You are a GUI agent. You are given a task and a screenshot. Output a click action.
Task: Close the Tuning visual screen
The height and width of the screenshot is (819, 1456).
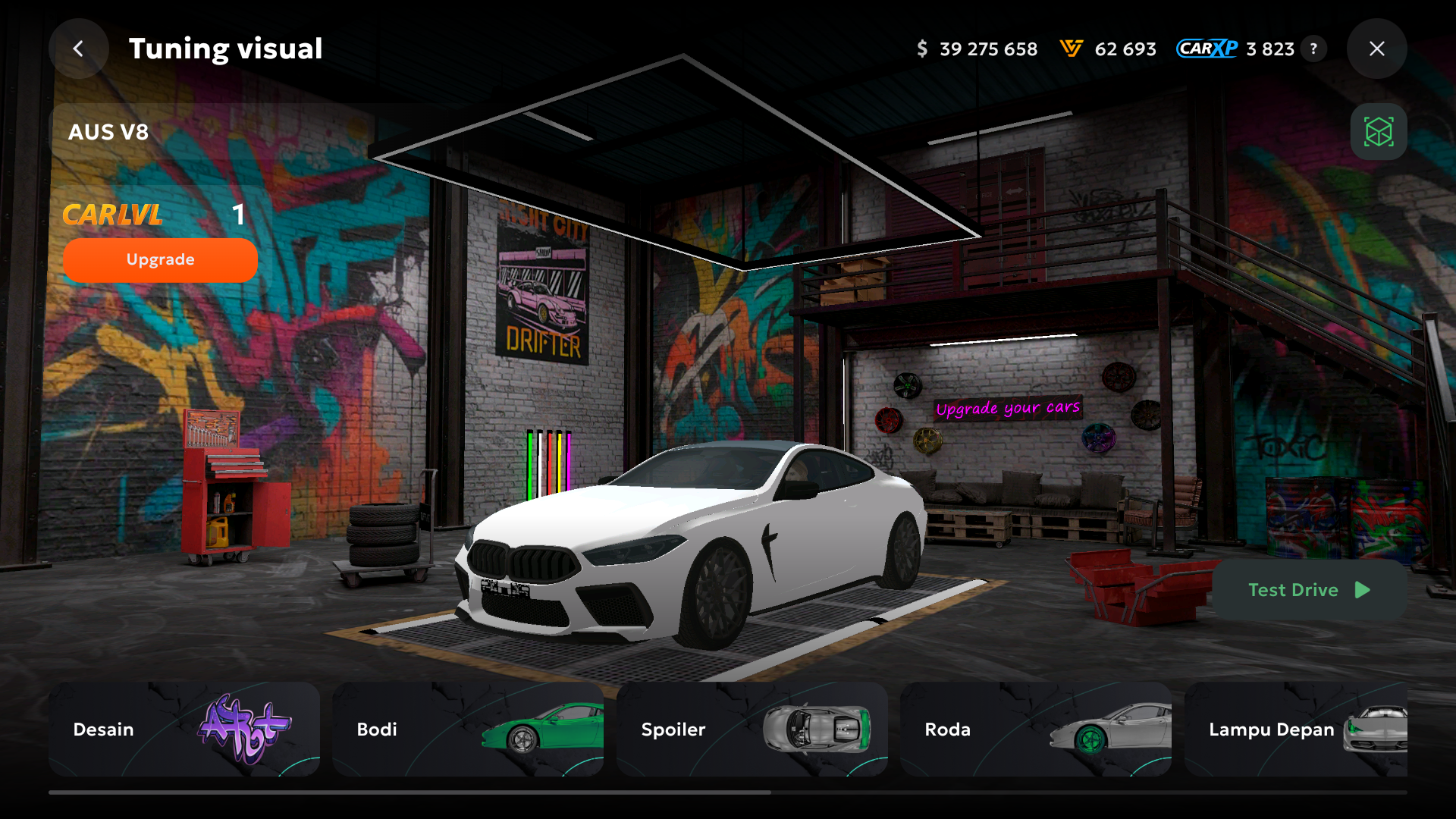[1376, 49]
